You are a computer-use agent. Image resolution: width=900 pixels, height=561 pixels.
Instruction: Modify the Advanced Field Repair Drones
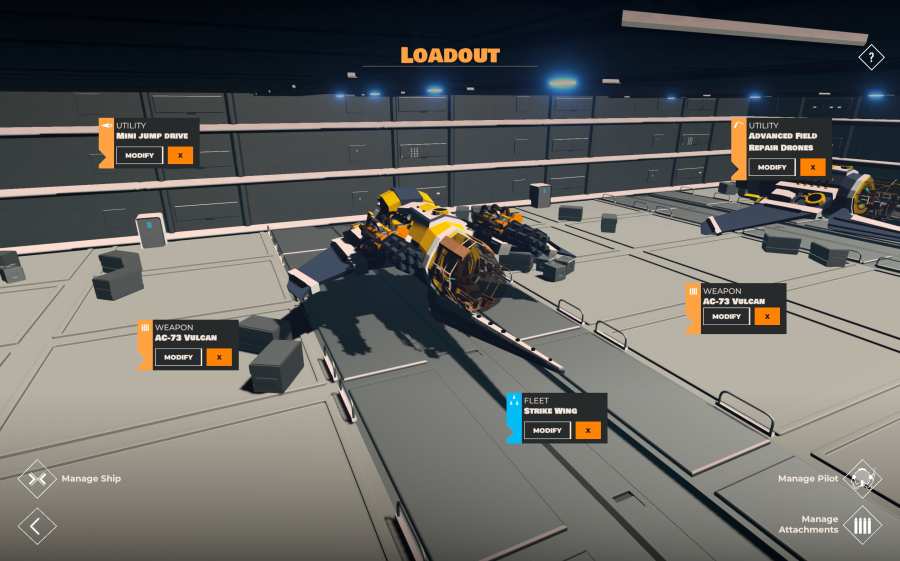click(x=771, y=167)
